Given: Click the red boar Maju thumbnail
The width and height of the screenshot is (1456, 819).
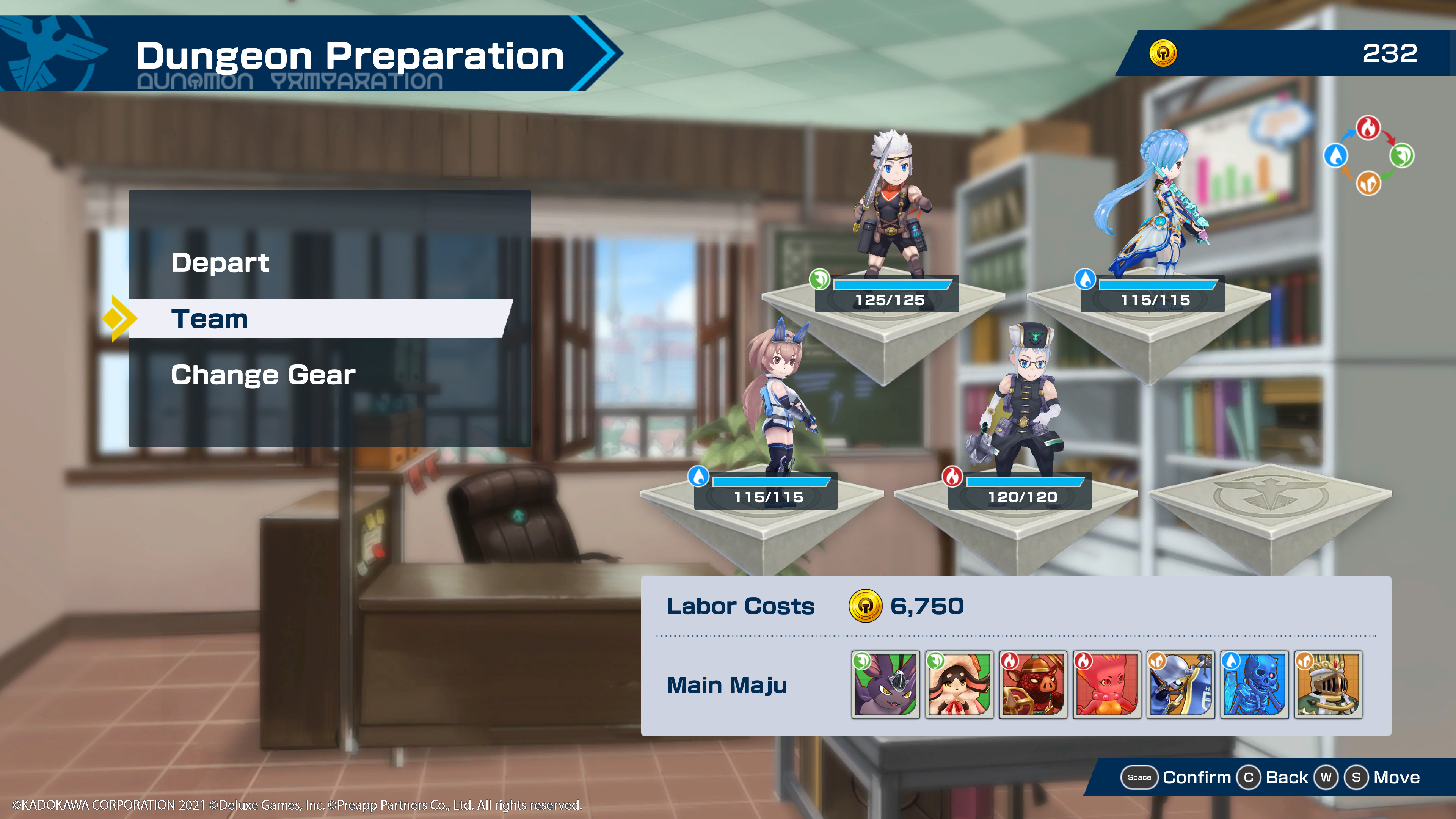Looking at the screenshot, I should coord(1032,684).
